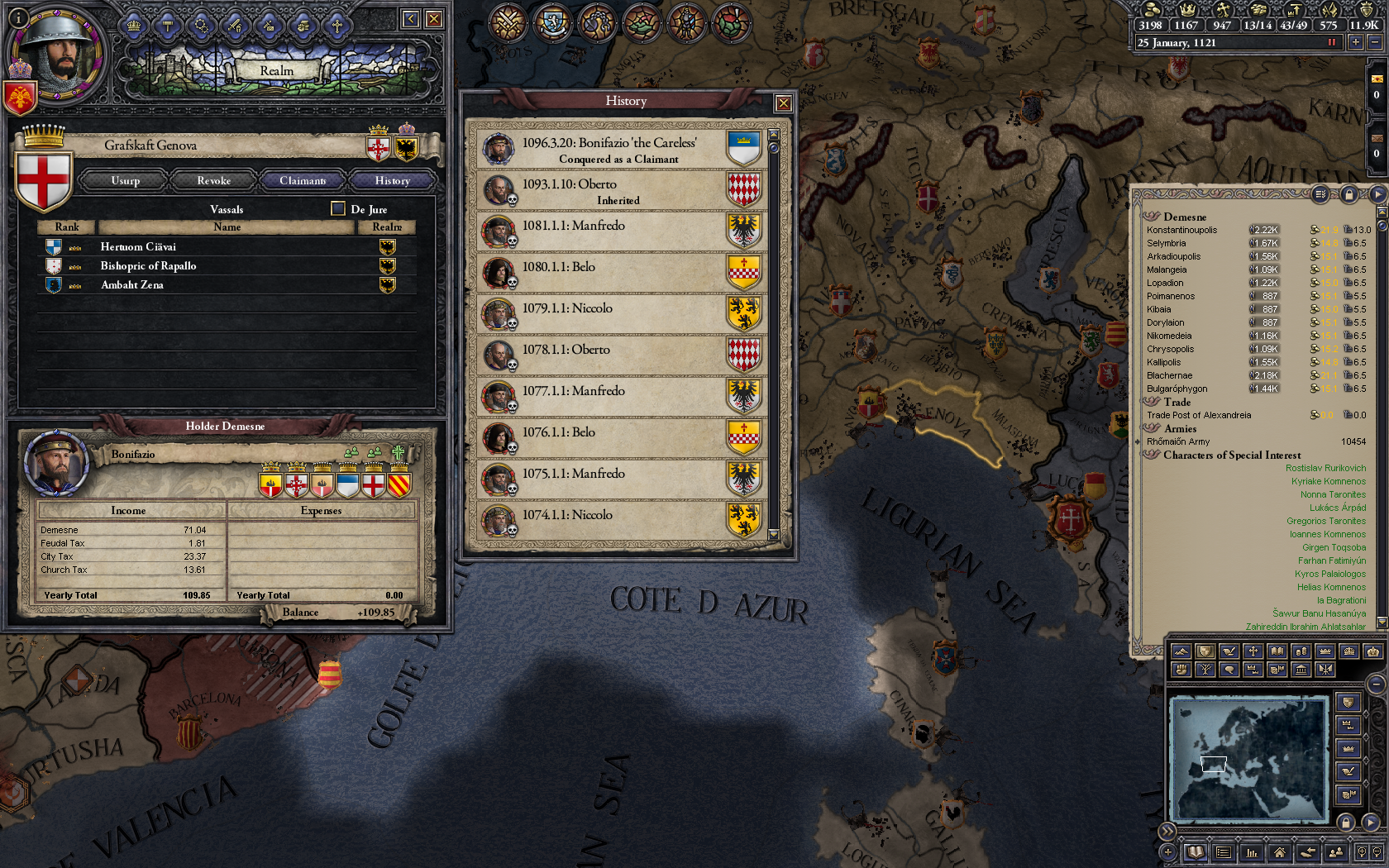Open Rostislav Rurikovich character link

coord(1325,468)
